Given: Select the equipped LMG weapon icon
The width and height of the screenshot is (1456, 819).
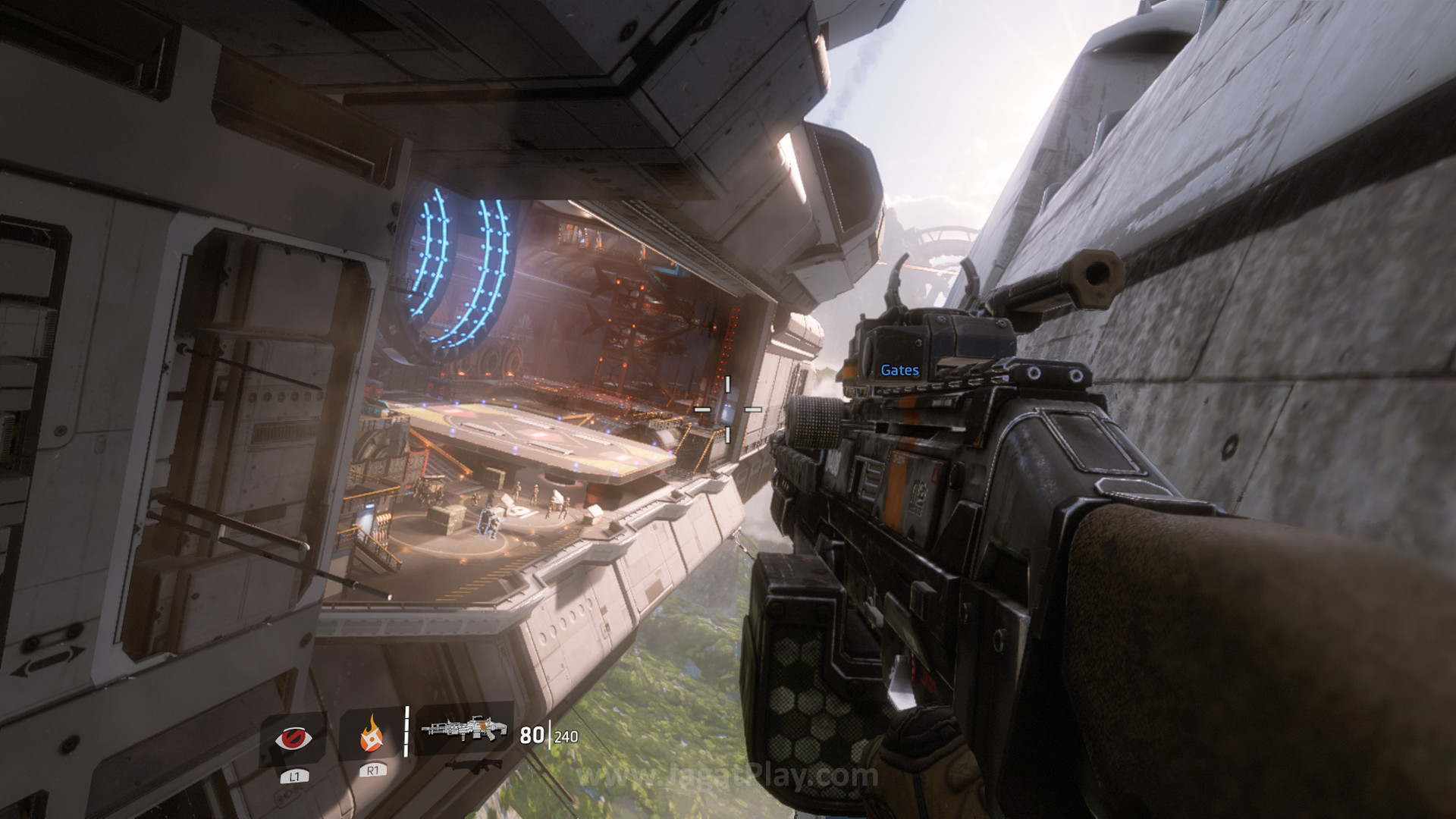Looking at the screenshot, I should [463, 729].
